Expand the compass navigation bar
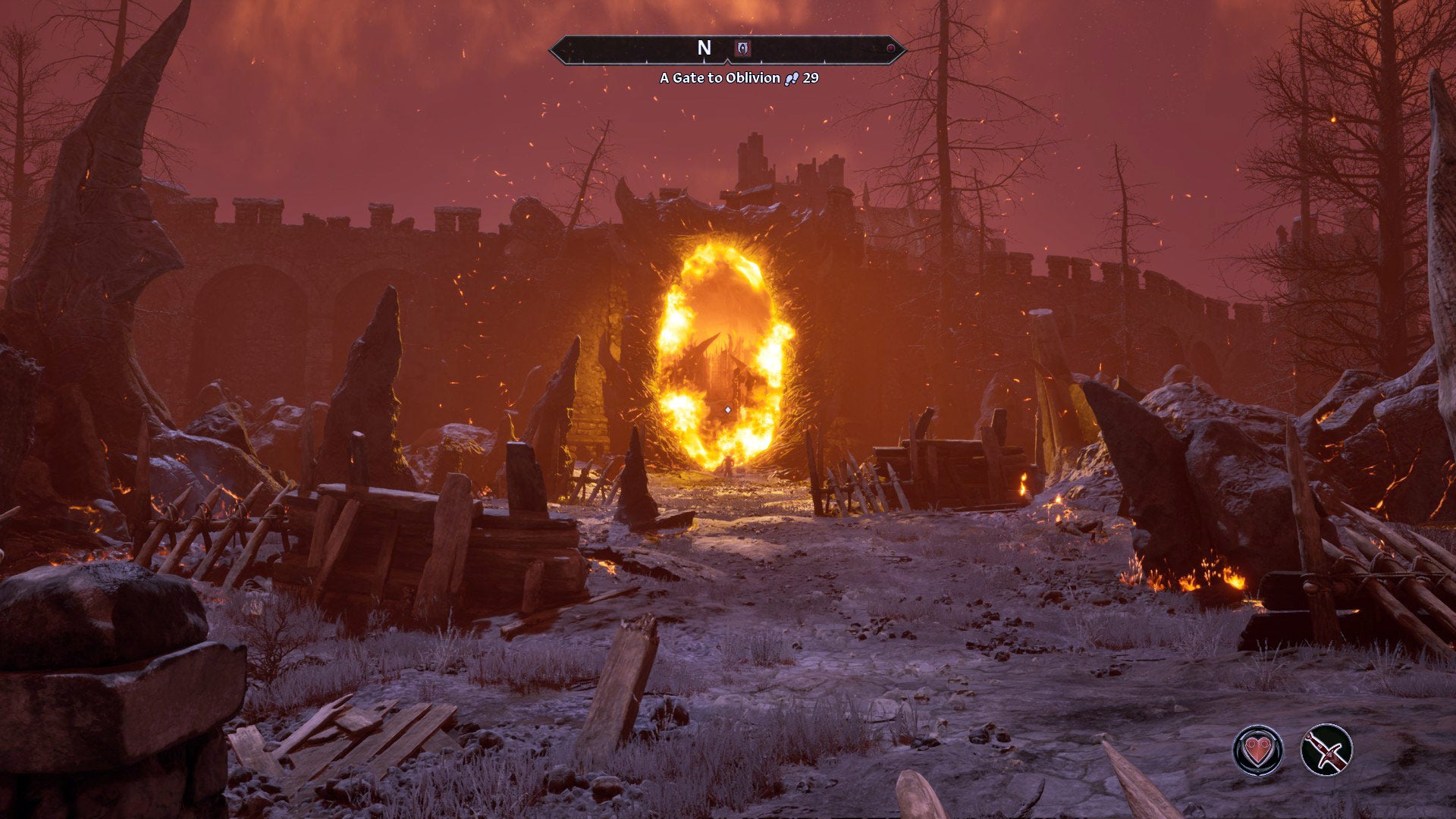Screen dimensions: 1456x819 coord(728,51)
